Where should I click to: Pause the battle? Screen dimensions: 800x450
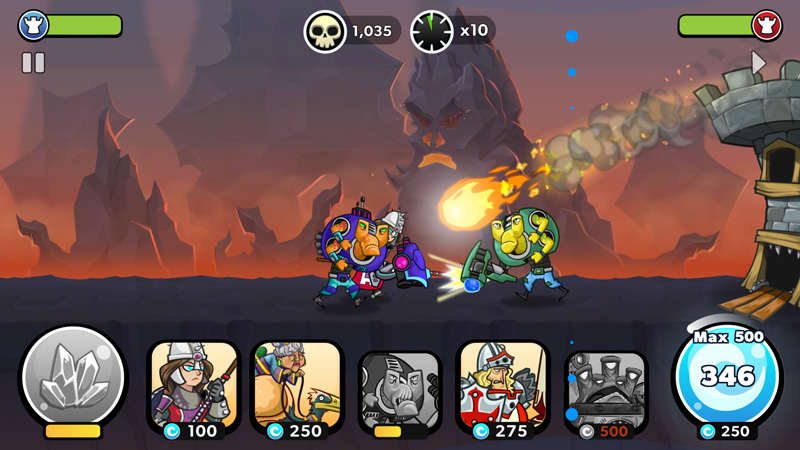(33, 63)
